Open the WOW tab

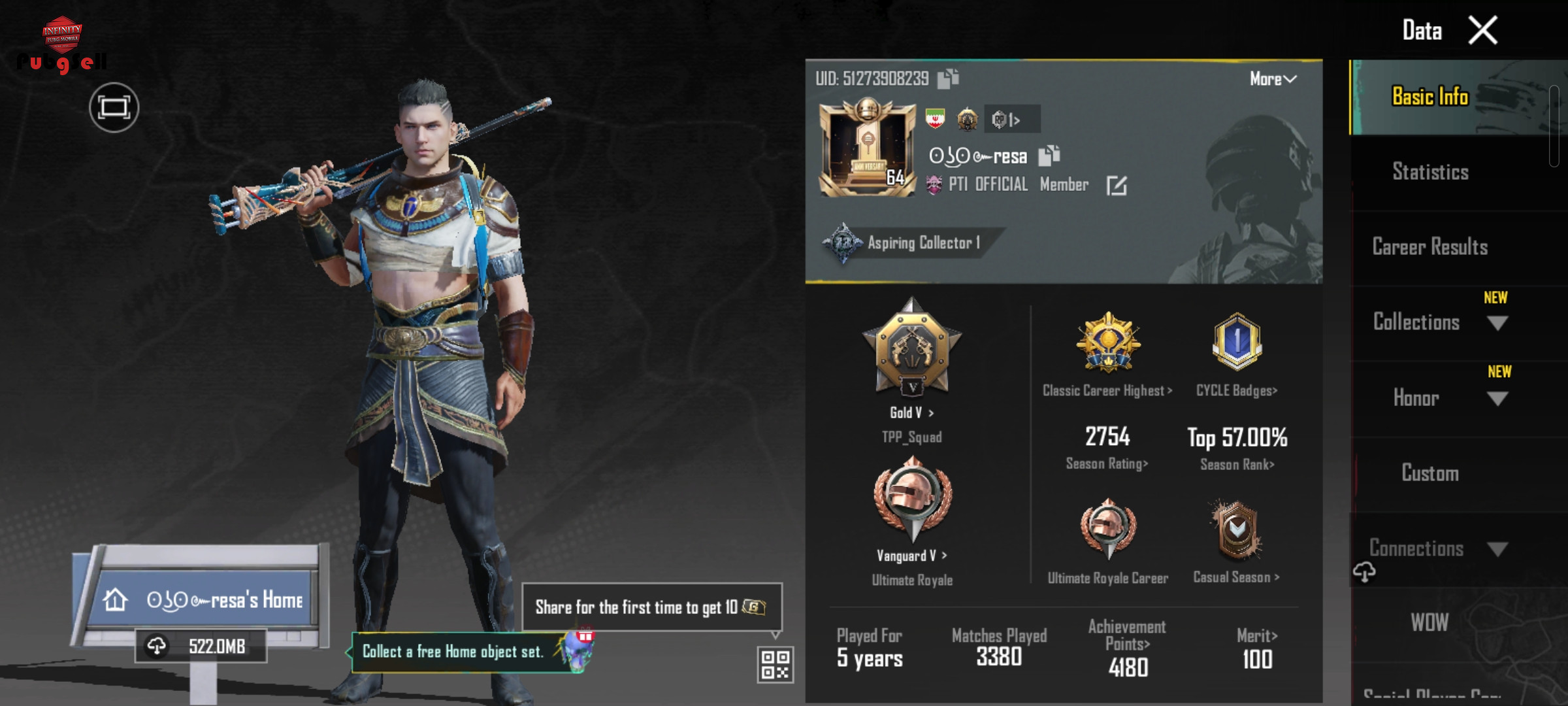(x=1429, y=622)
